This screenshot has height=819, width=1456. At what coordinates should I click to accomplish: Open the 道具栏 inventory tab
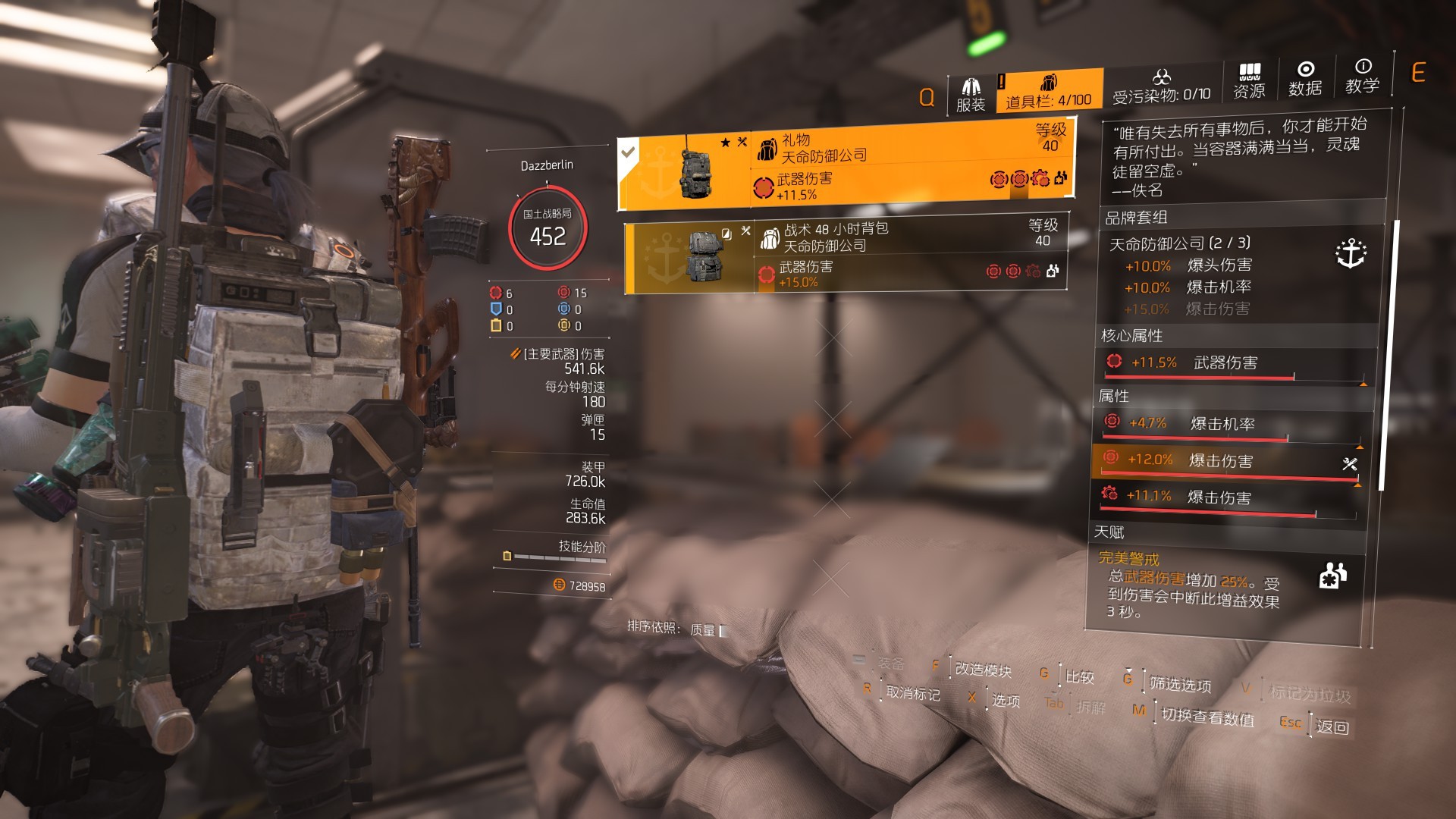pyautogui.click(x=1048, y=91)
